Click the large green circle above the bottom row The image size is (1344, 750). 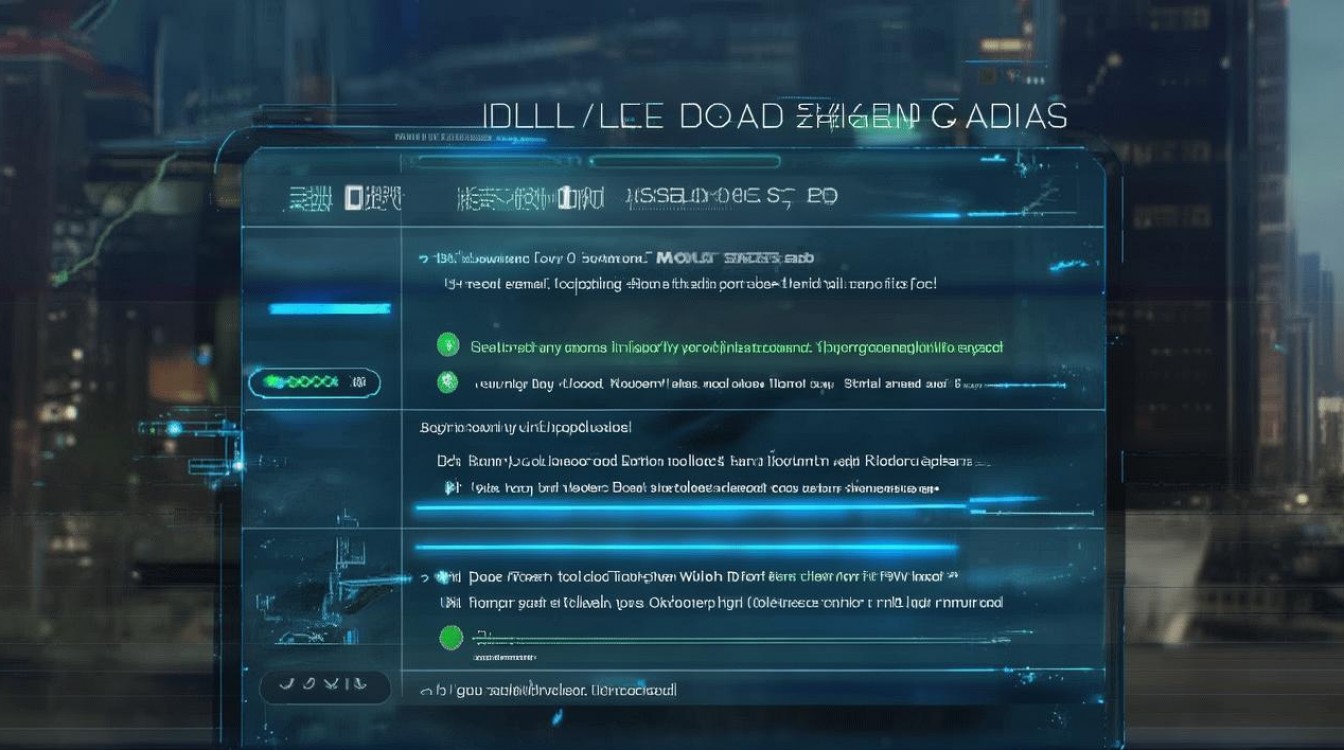coord(452,637)
